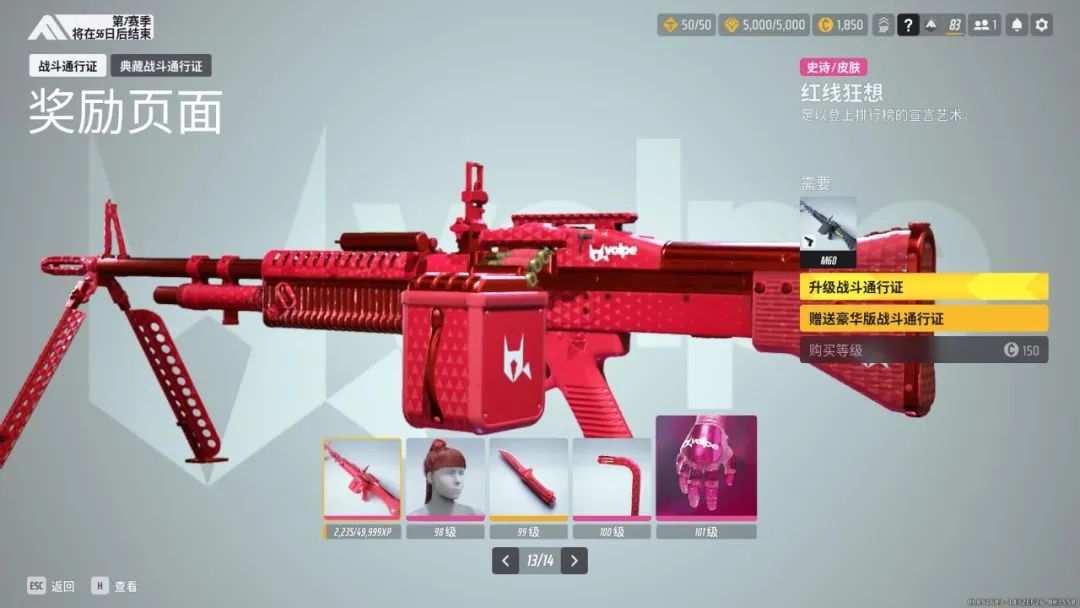Go to the next rewards page
Viewport: 1080px width, 608px height.
pos(574,561)
